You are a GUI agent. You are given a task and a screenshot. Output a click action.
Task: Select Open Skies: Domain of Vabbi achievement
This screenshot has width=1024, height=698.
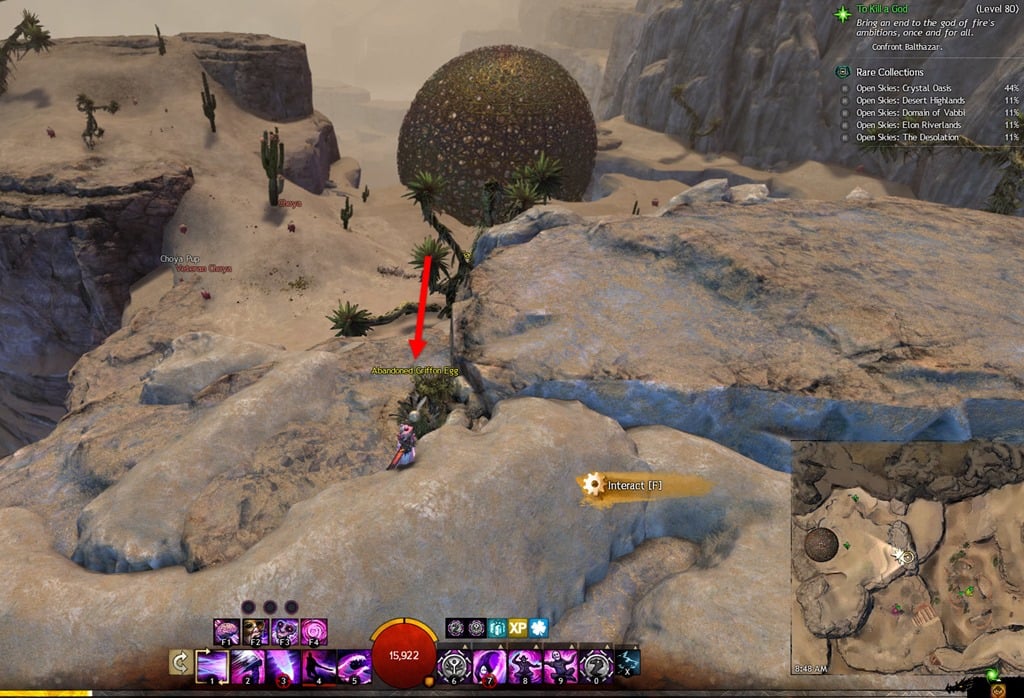pos(908,113)
